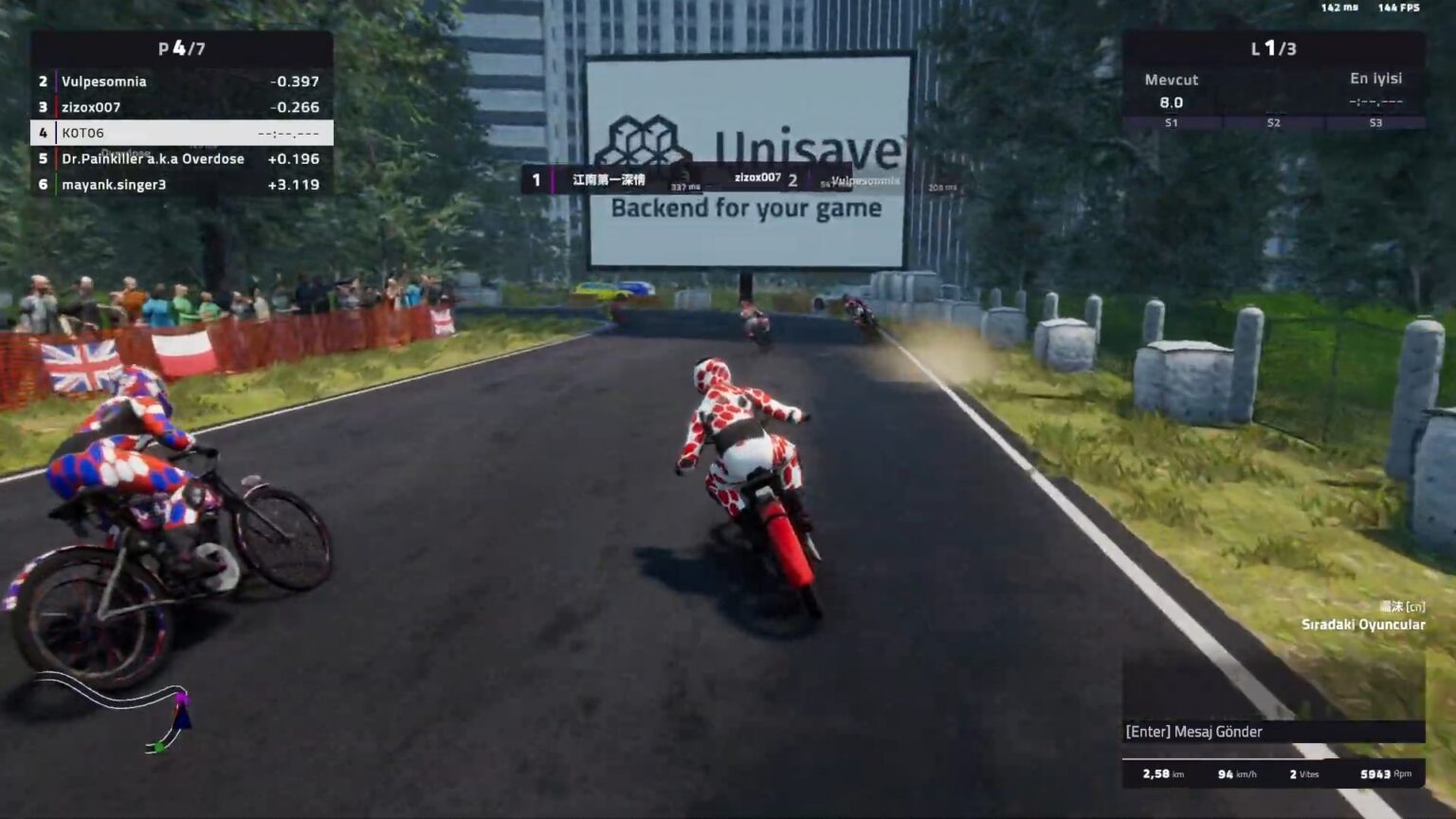
Task: Select the S2 sector indicator
Action: pos(1272,122)
